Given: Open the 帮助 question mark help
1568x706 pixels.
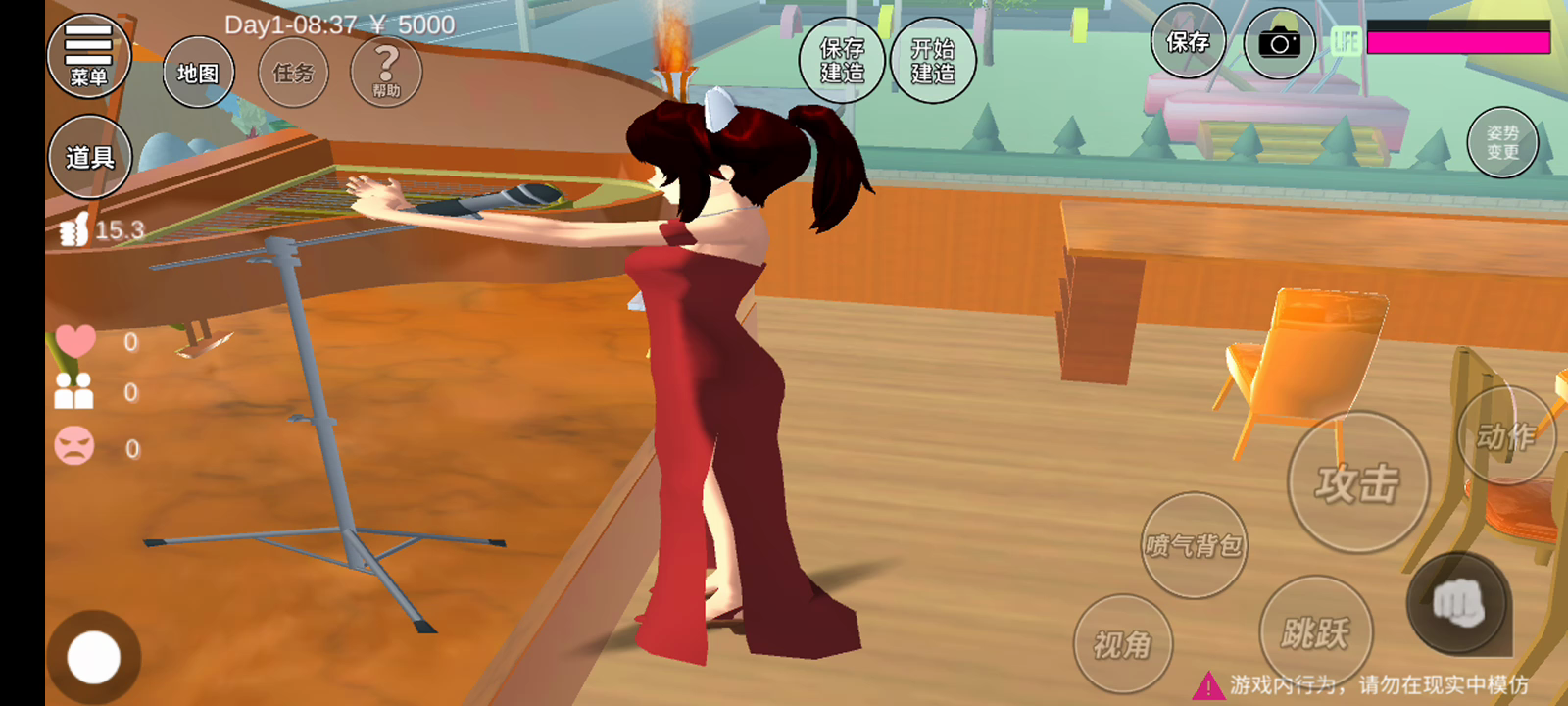Looking at the screenshot, I should point(386,71).
